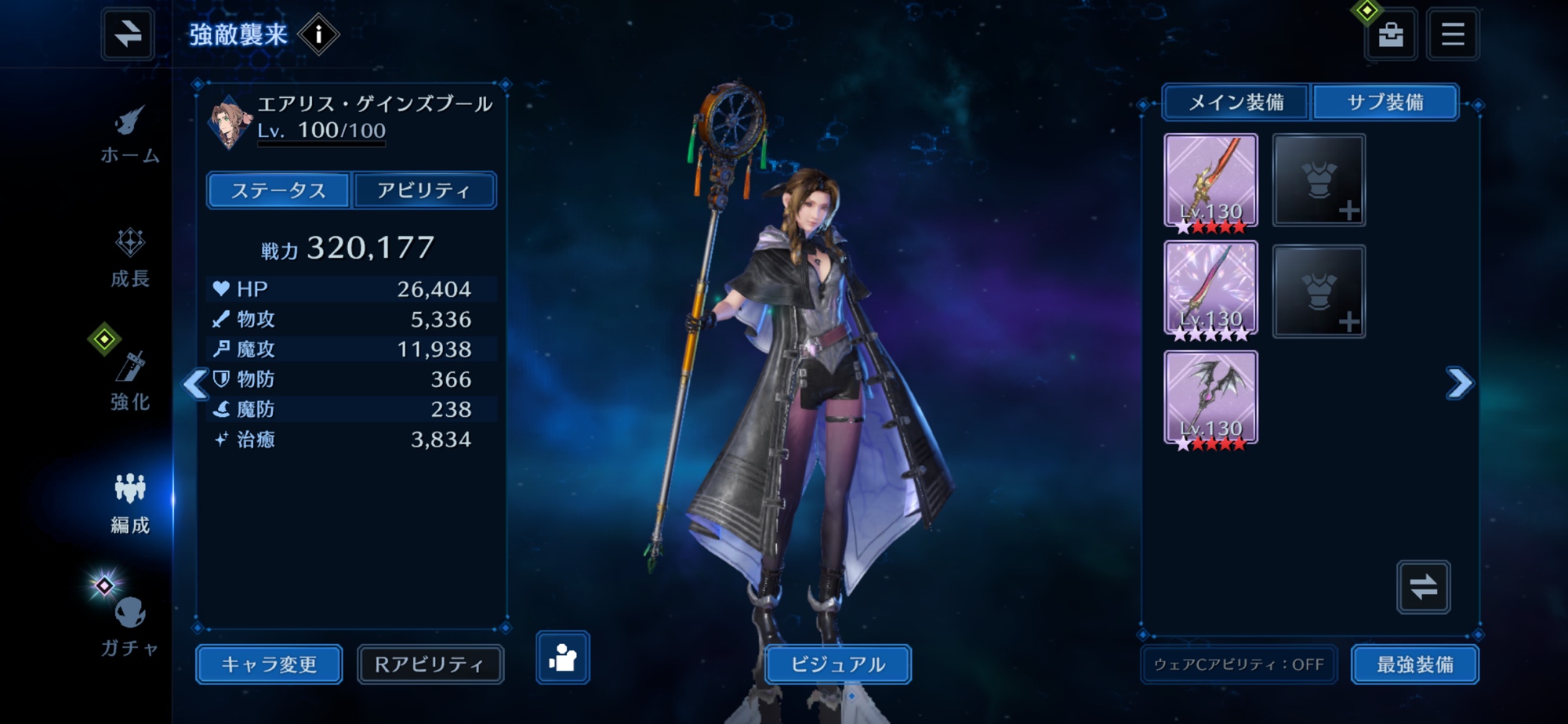Switch to the アビリティ tab
The width and height of the screenshot is (1568, 724).
(424, 190)
